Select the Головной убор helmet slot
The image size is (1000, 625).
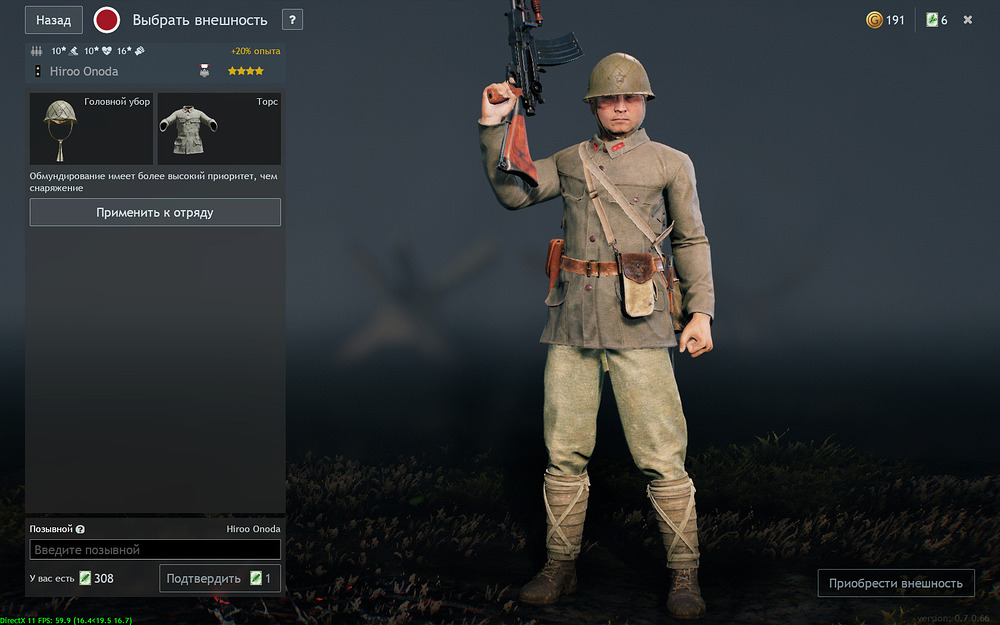click(91, 129)
